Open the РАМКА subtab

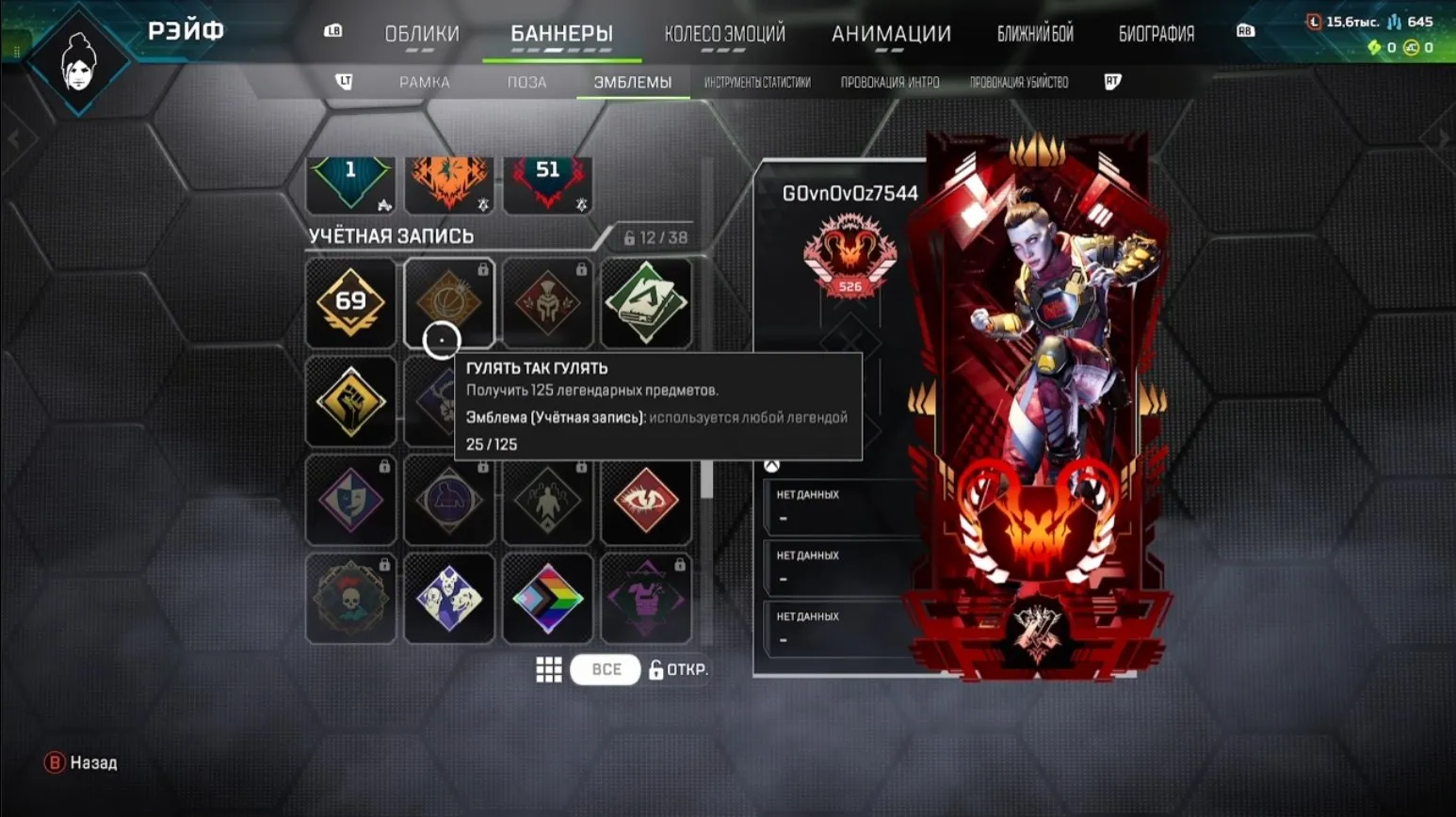pos(425,82)
